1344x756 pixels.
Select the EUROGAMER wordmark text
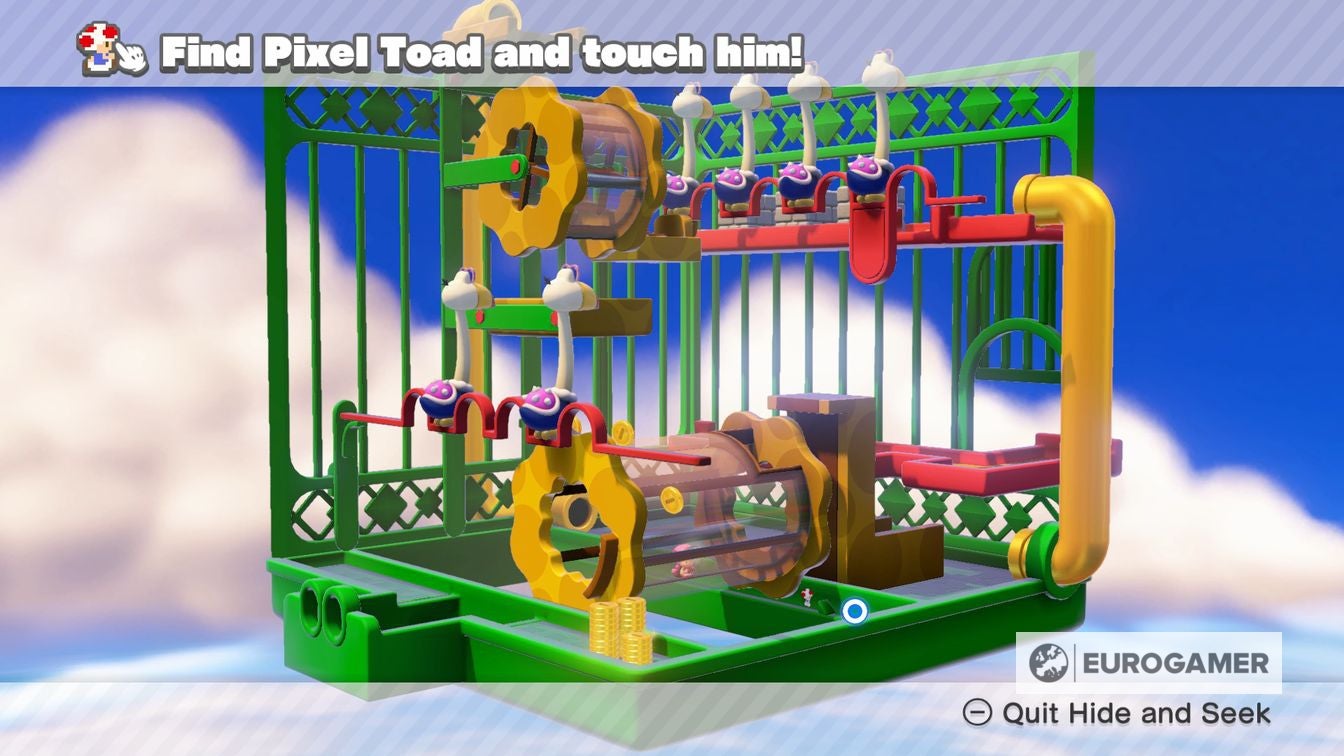[1175, 661]
